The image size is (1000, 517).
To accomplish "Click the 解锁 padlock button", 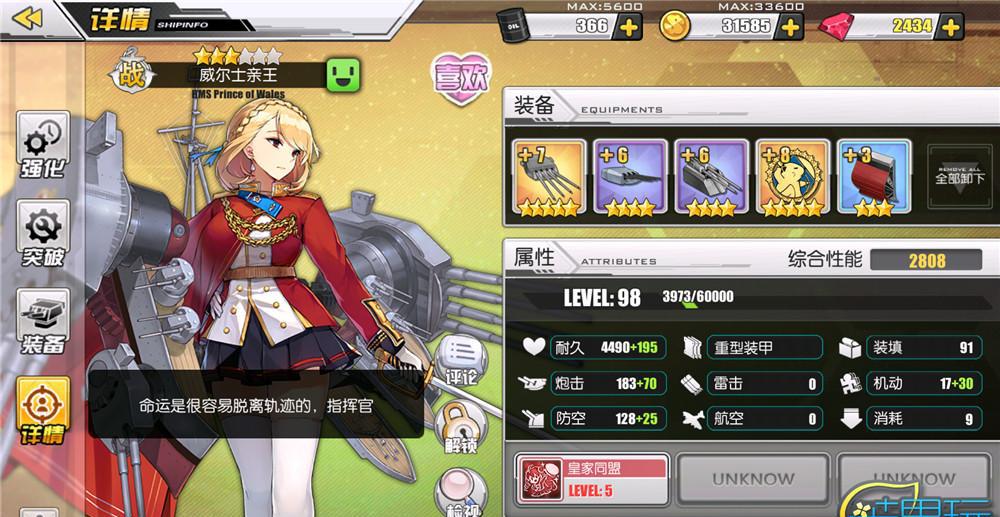I will point(459,428).
